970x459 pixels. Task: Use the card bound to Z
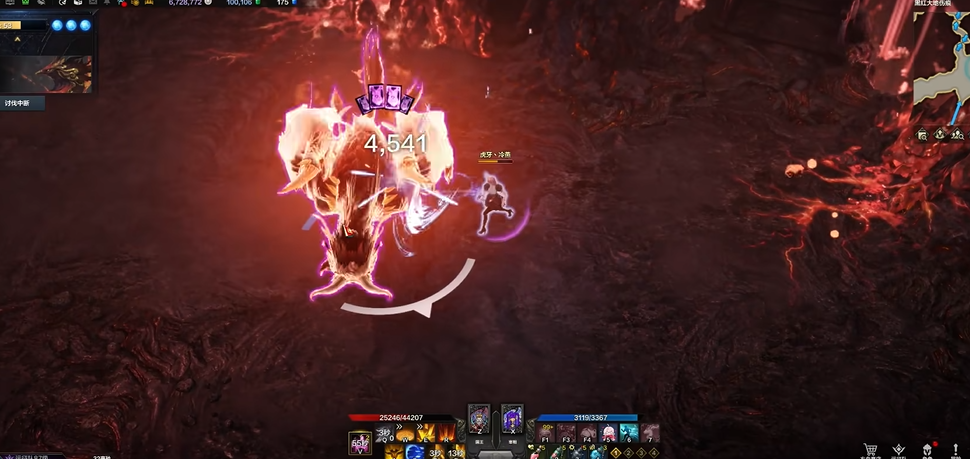point(479,418)
